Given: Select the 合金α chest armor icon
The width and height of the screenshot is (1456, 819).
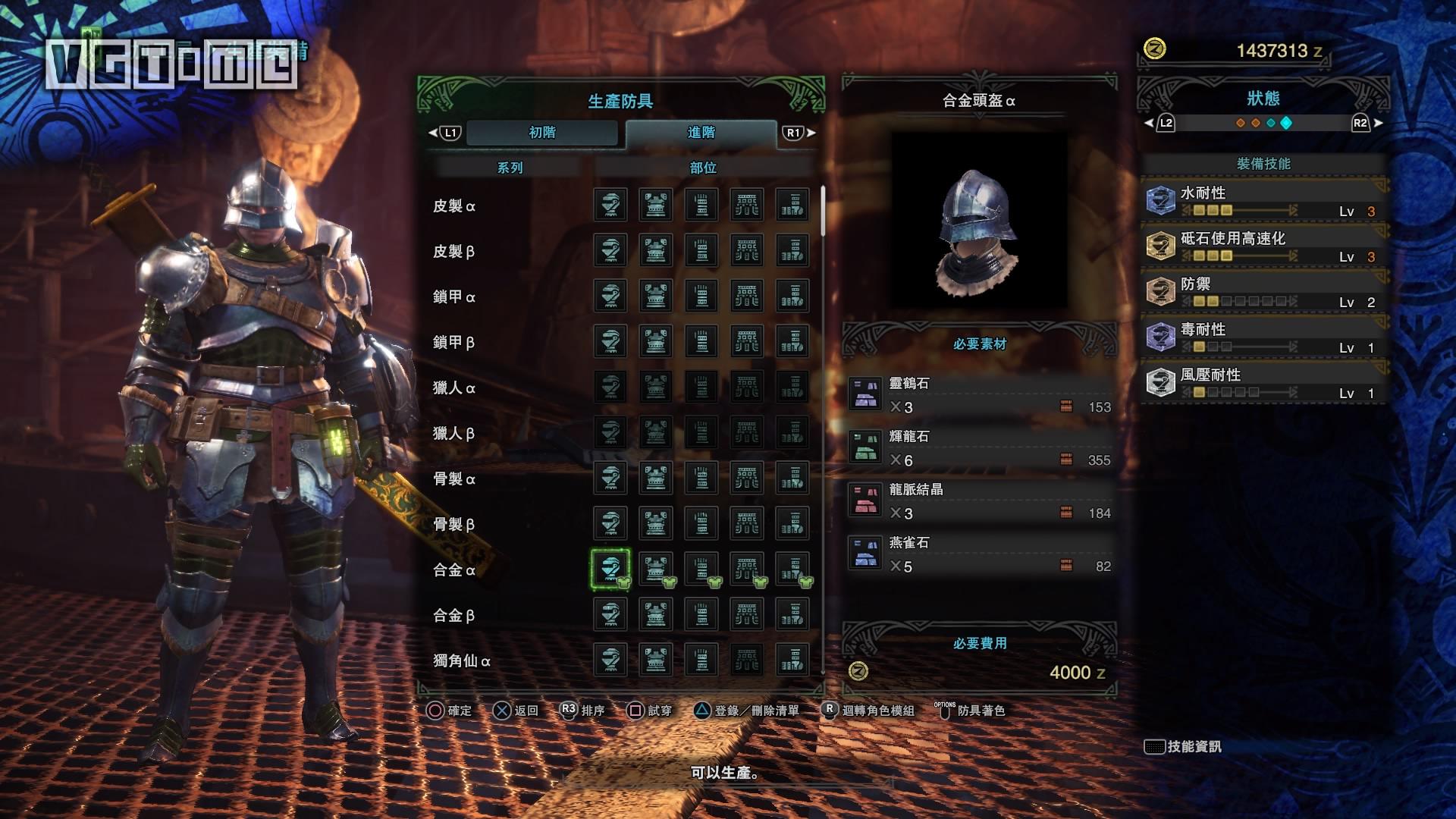Looking at the screenshot, I should pos(656,569).
